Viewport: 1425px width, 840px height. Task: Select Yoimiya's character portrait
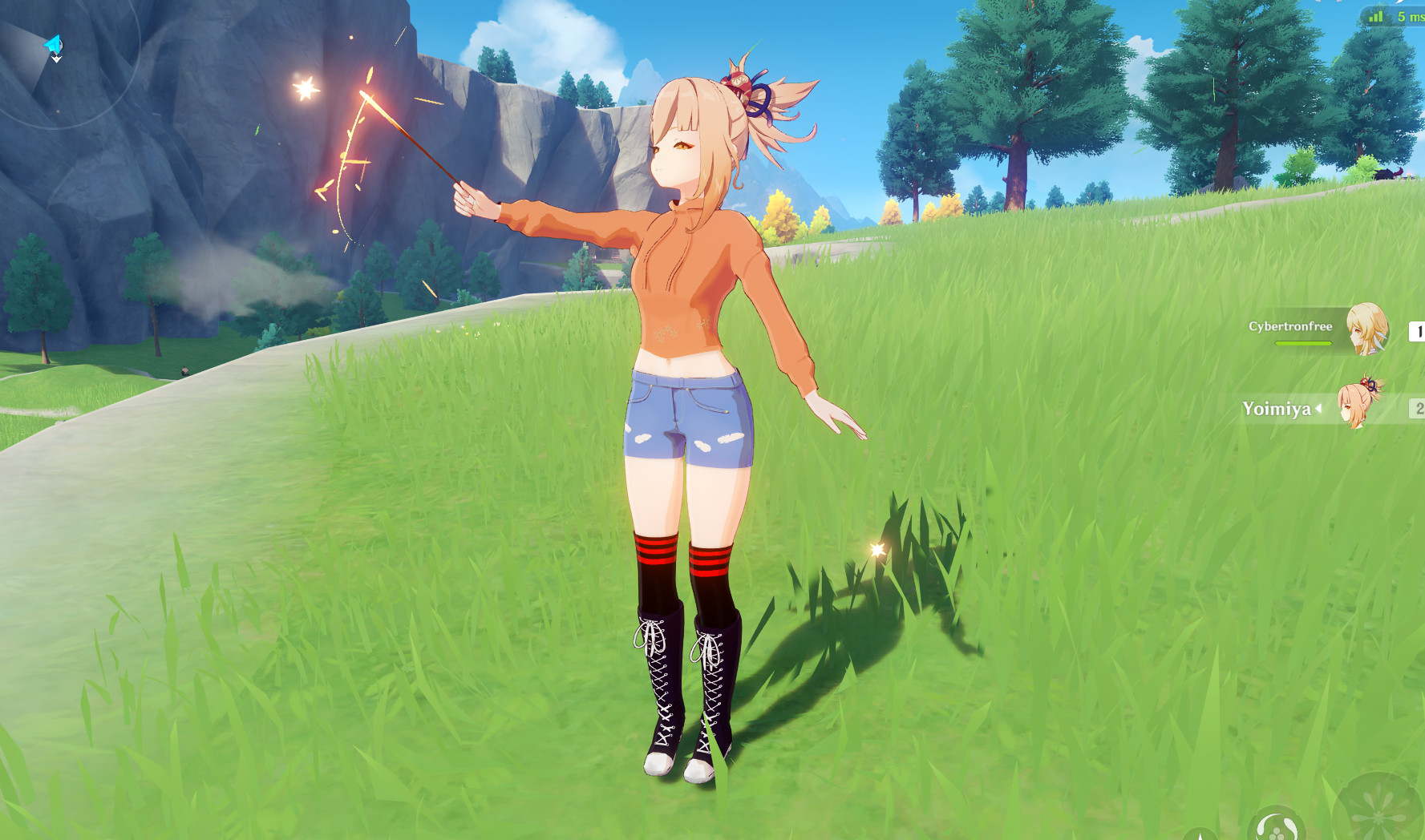click(1361, 406)
